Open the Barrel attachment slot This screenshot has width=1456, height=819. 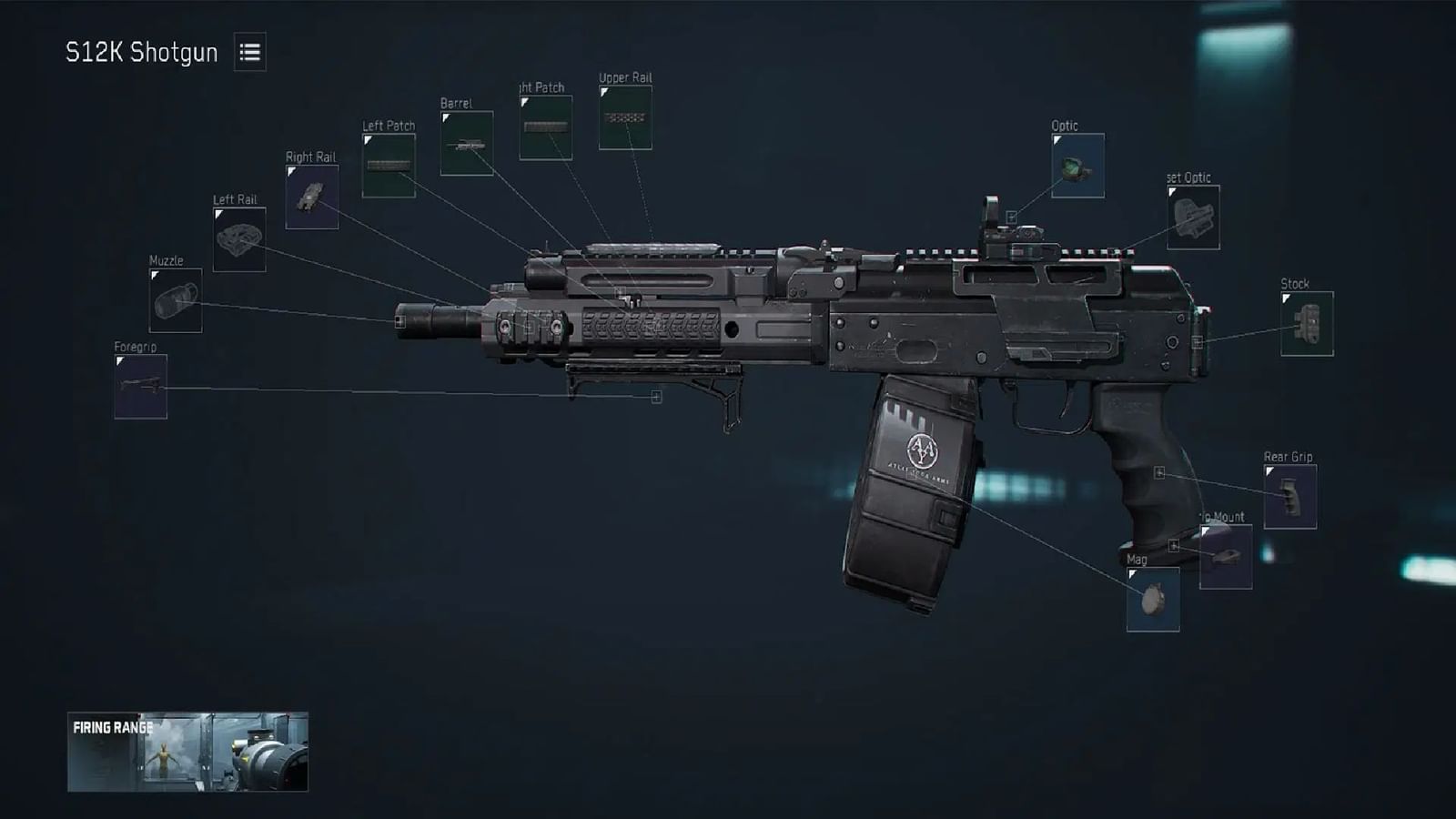tap(466, 143)
